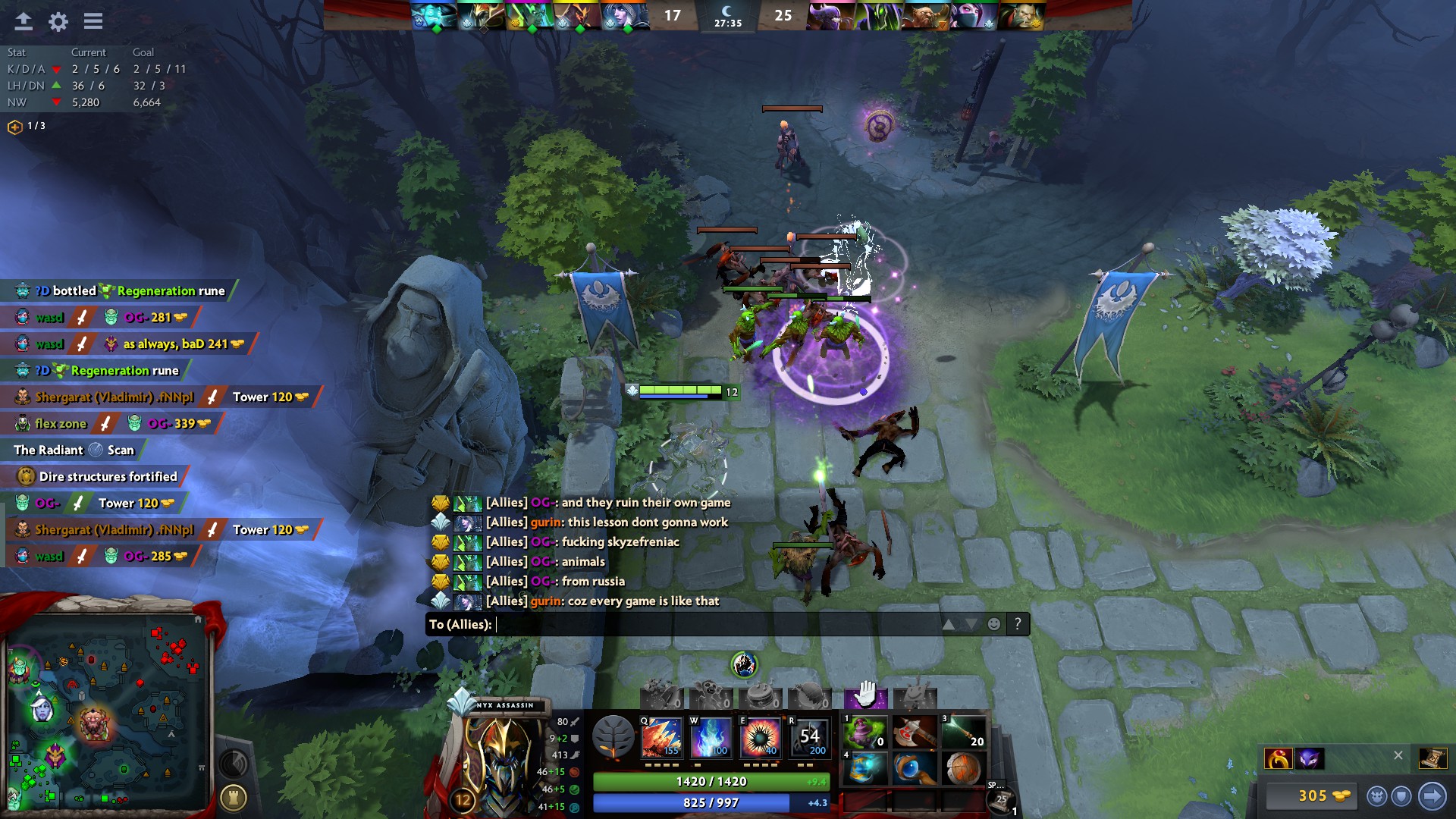Open the hamburger main menu
Screen dimensions: 1456x819
coord(93,21)
